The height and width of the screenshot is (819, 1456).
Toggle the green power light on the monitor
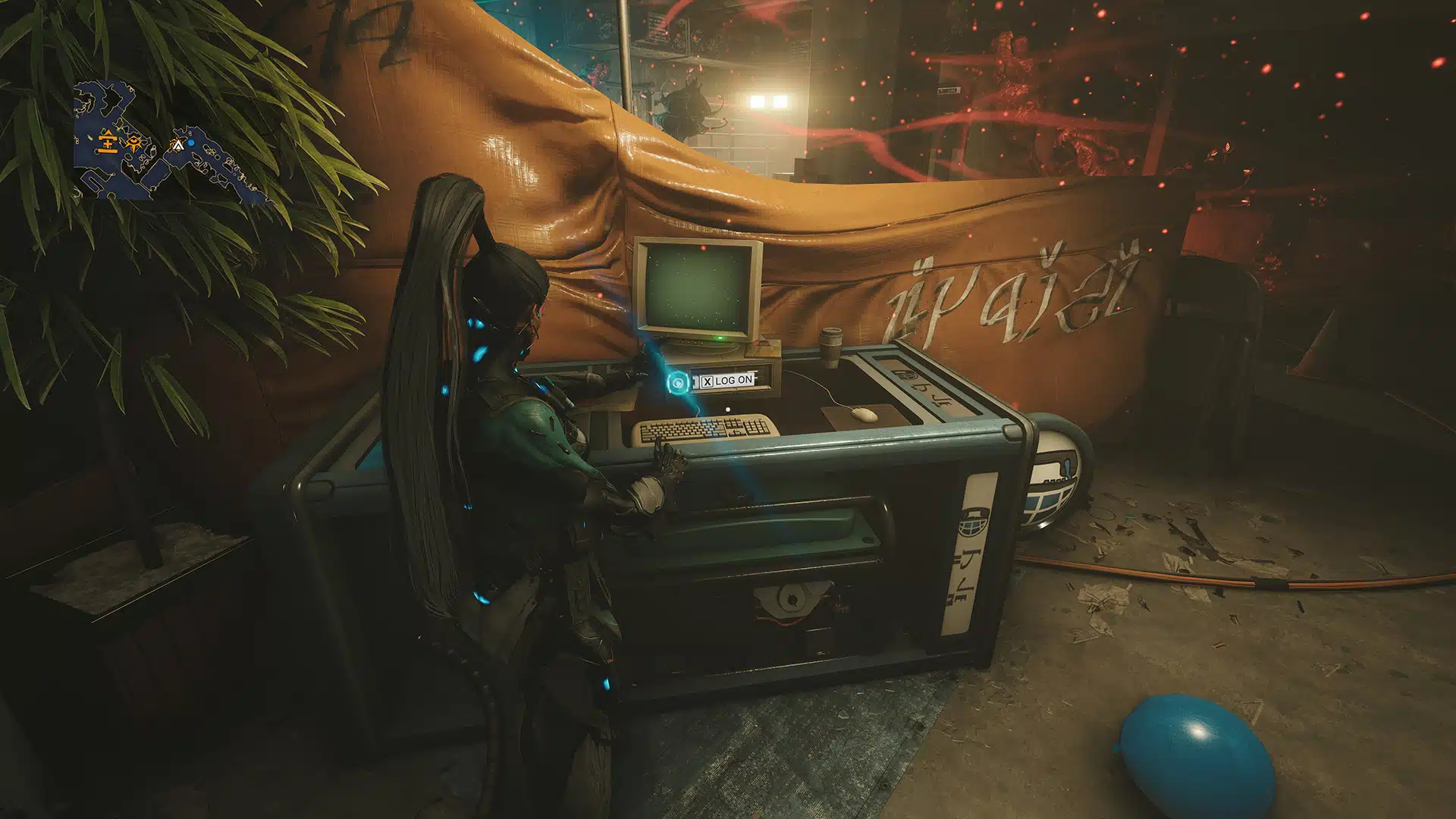click(720, 338)
